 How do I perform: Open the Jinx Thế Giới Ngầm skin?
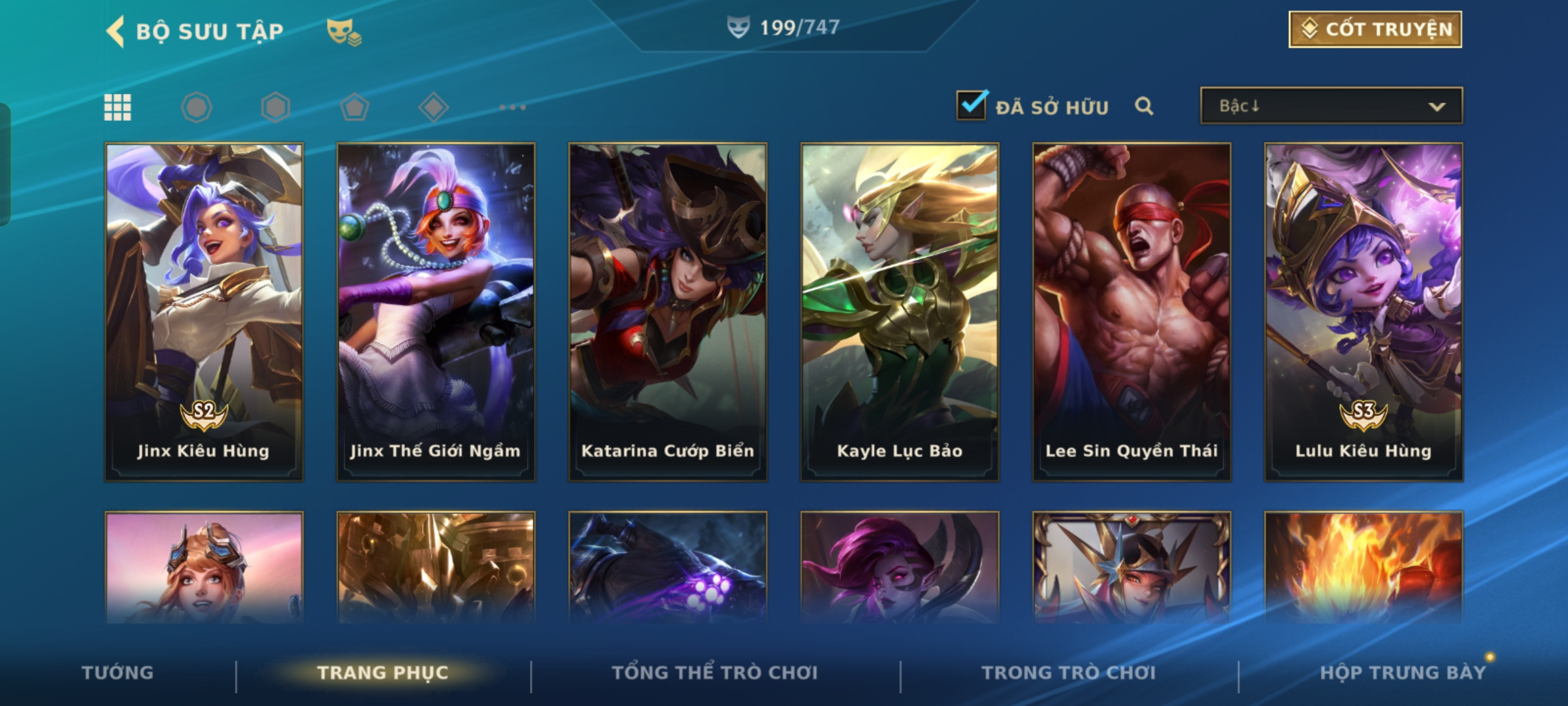(436, 312)
